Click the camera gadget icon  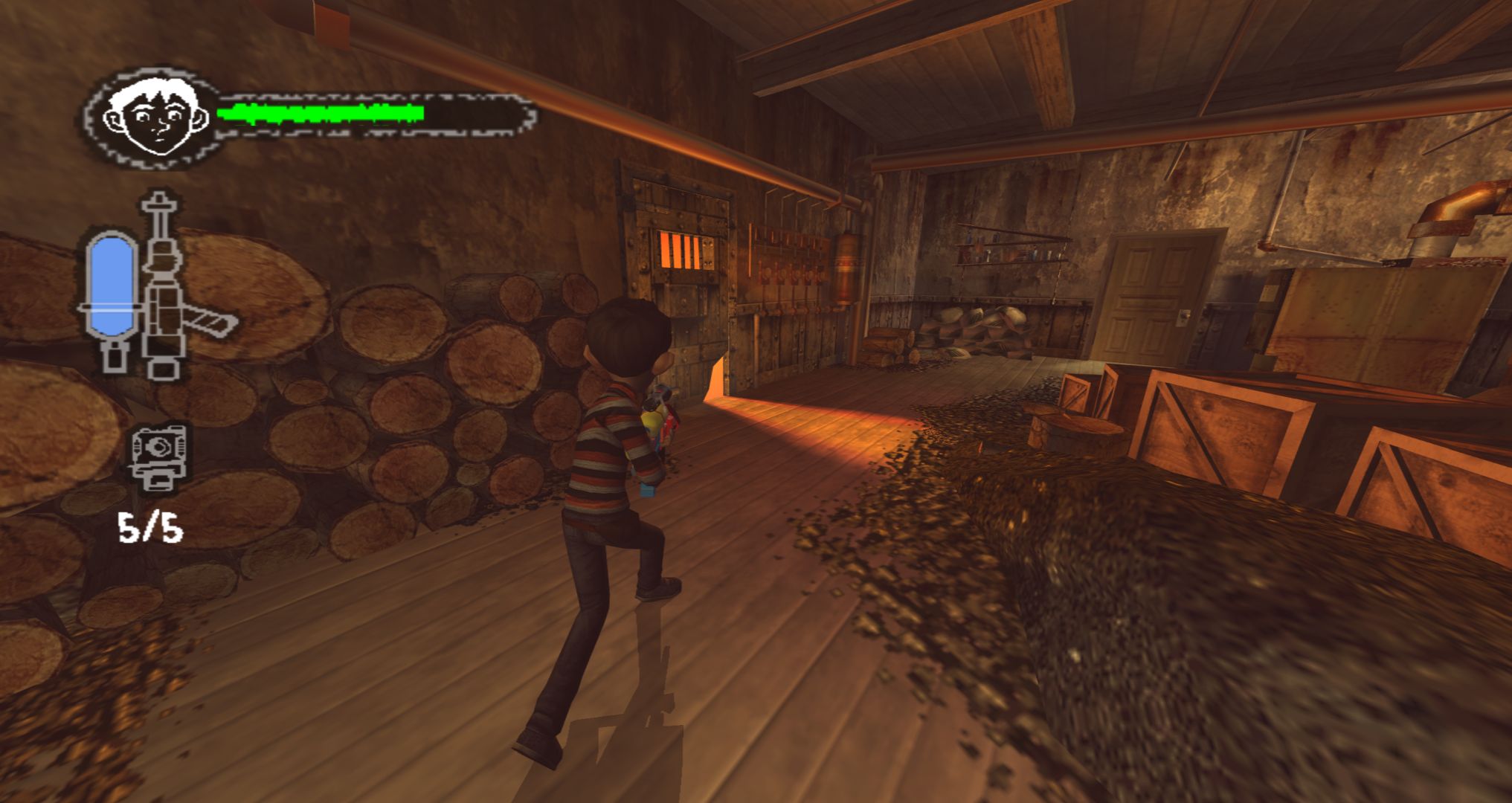[158, 456]
